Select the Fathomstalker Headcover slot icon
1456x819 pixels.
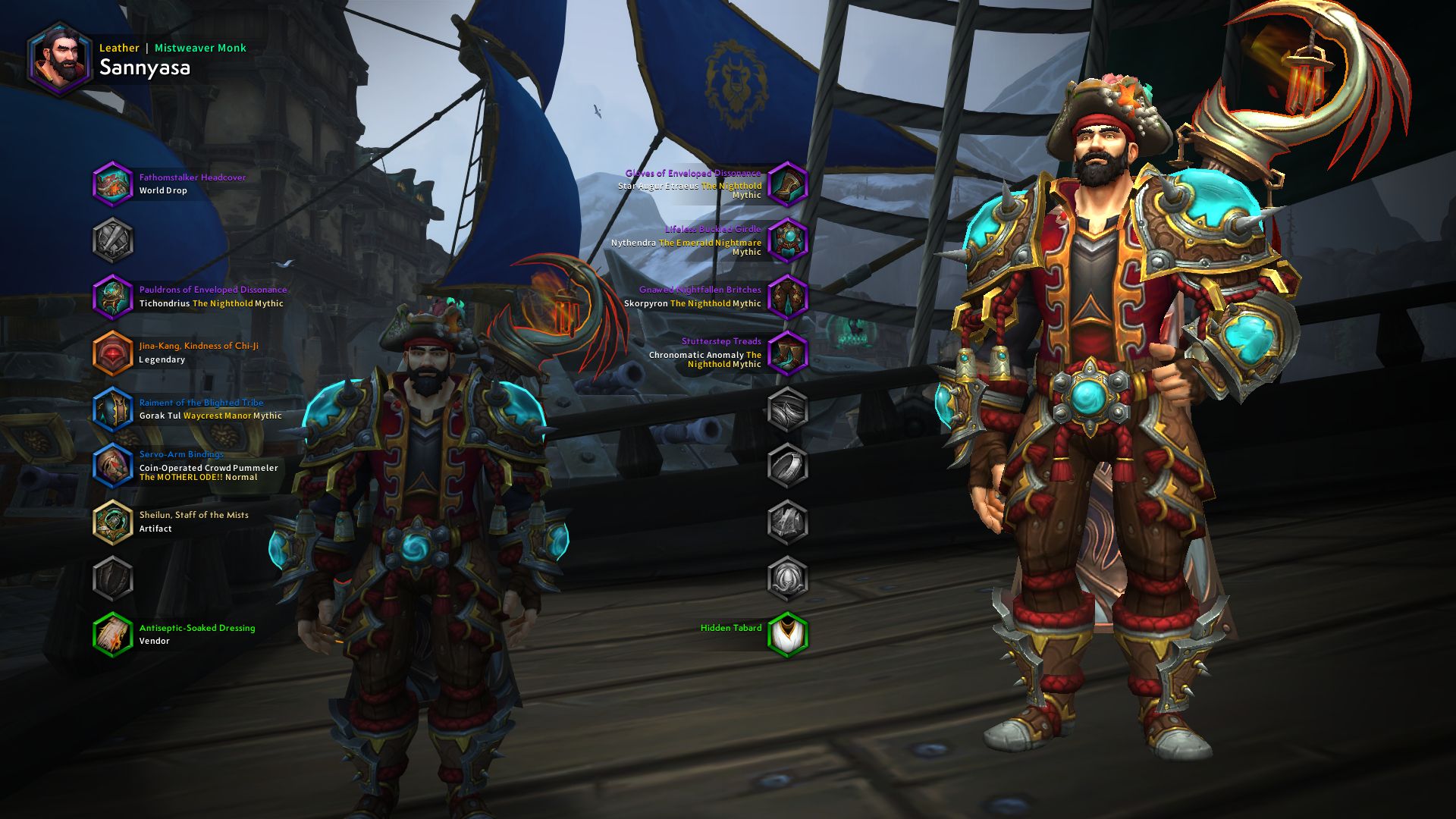(x=114, y=184)
